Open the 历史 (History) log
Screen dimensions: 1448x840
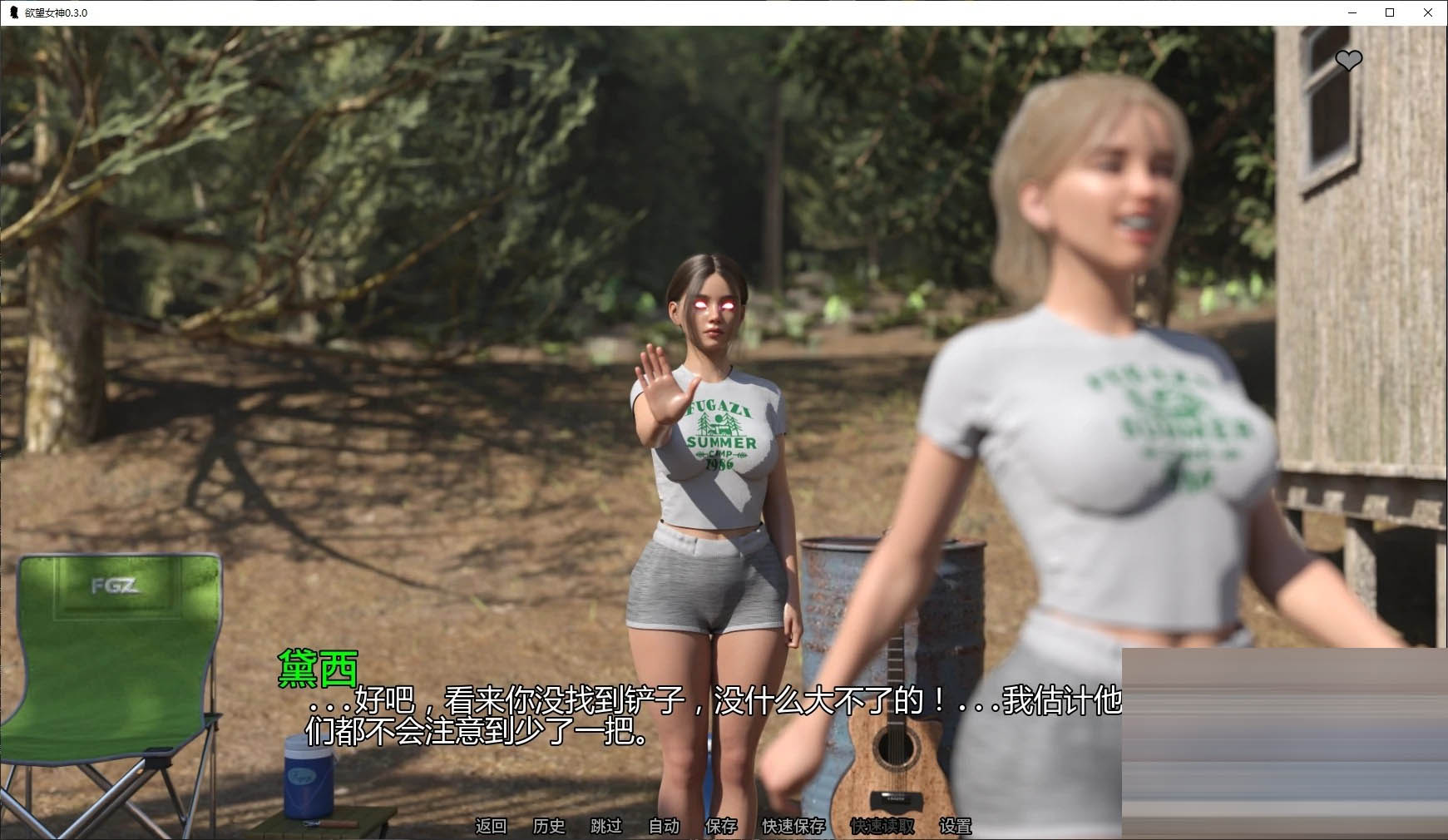pyautogui.click(x=549, y=826)
